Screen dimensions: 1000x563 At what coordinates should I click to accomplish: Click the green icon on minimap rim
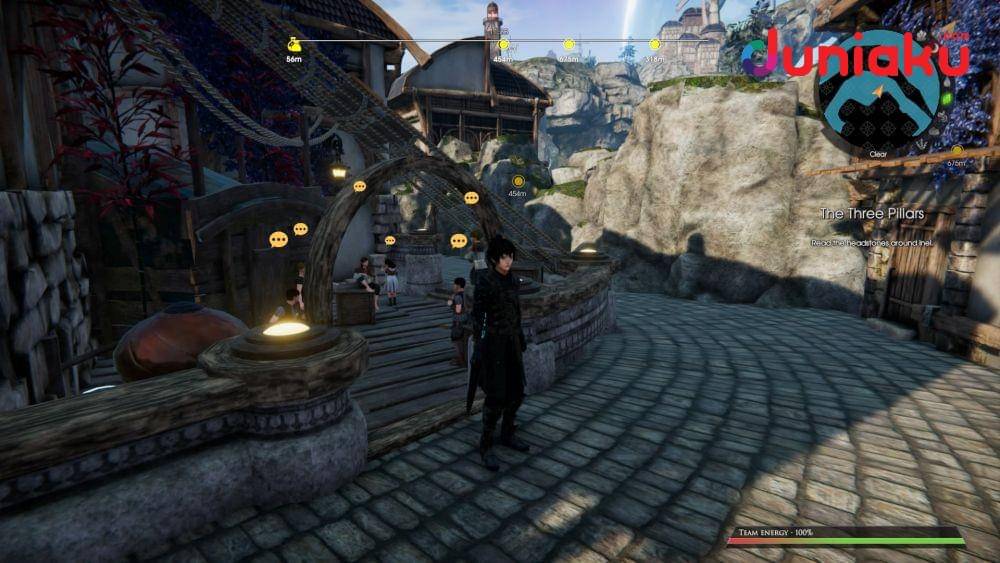click(947, 98)
